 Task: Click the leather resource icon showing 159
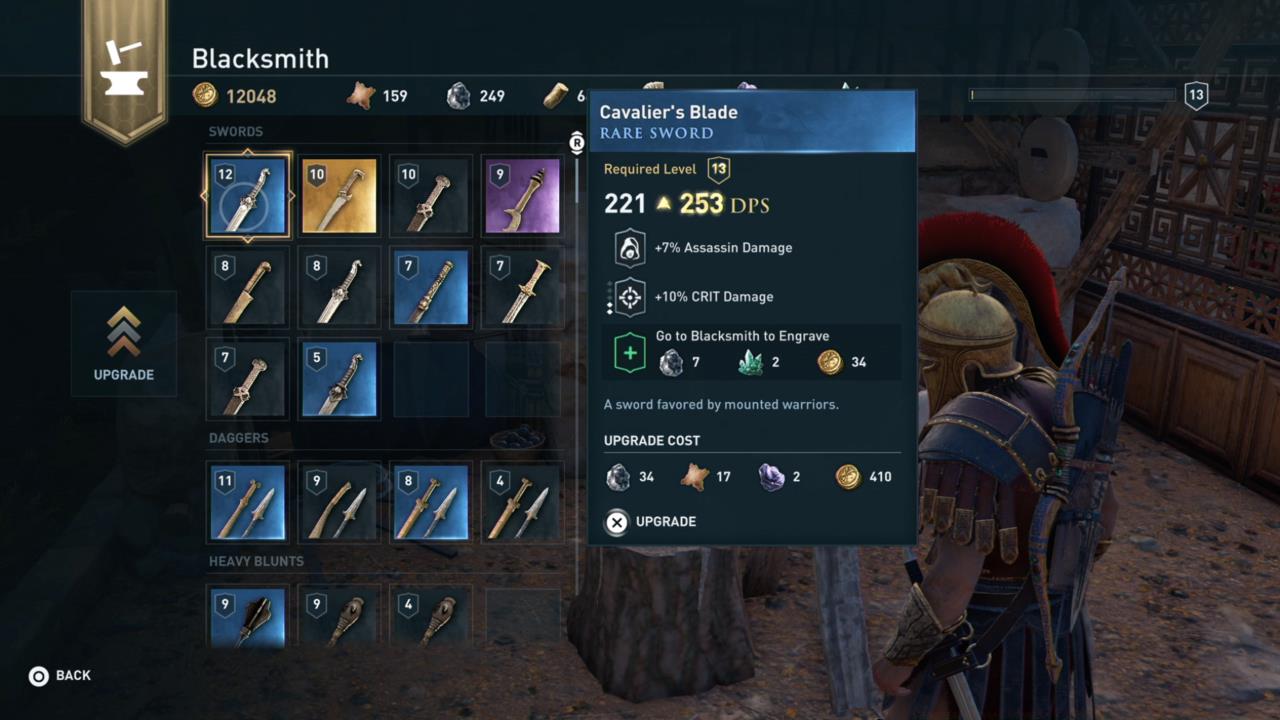tap(362, 95)
